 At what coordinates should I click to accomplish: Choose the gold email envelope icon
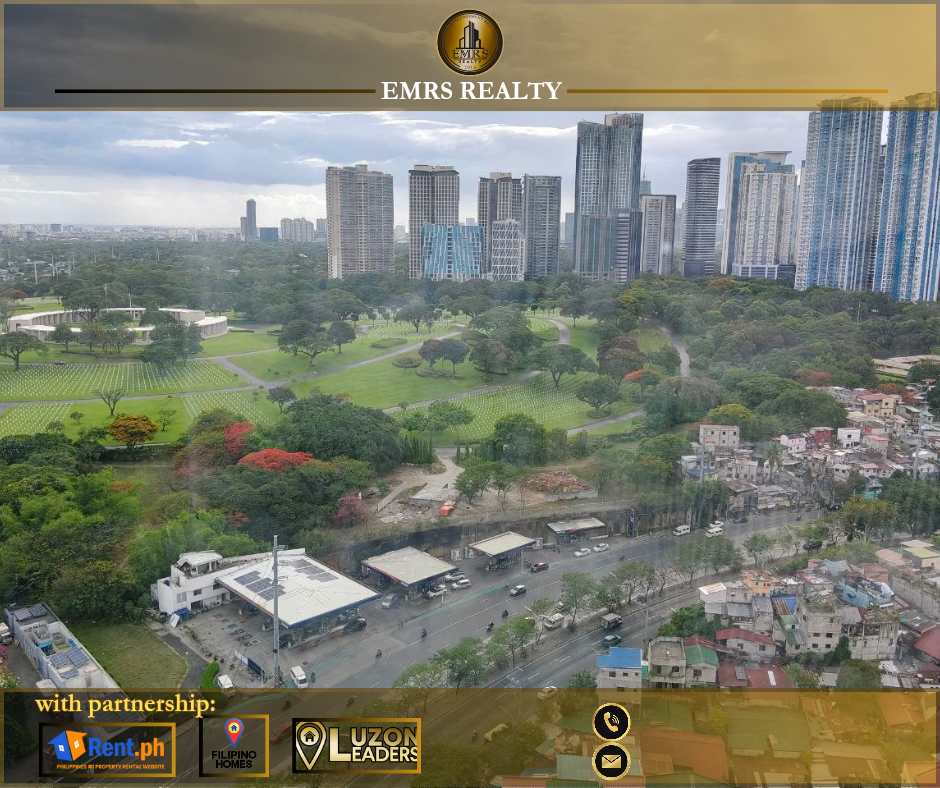pyautogui.click(x=611, y=762)
